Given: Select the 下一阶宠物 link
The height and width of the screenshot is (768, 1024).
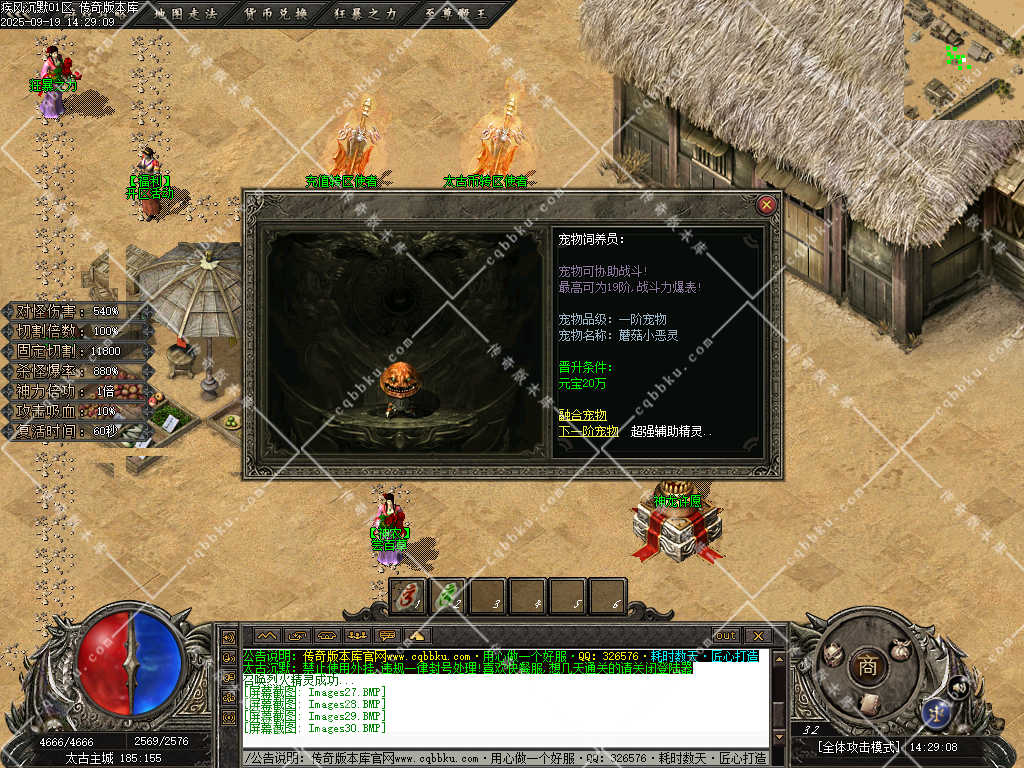Looking at the screenshot, I should click(x=588, y=431).
